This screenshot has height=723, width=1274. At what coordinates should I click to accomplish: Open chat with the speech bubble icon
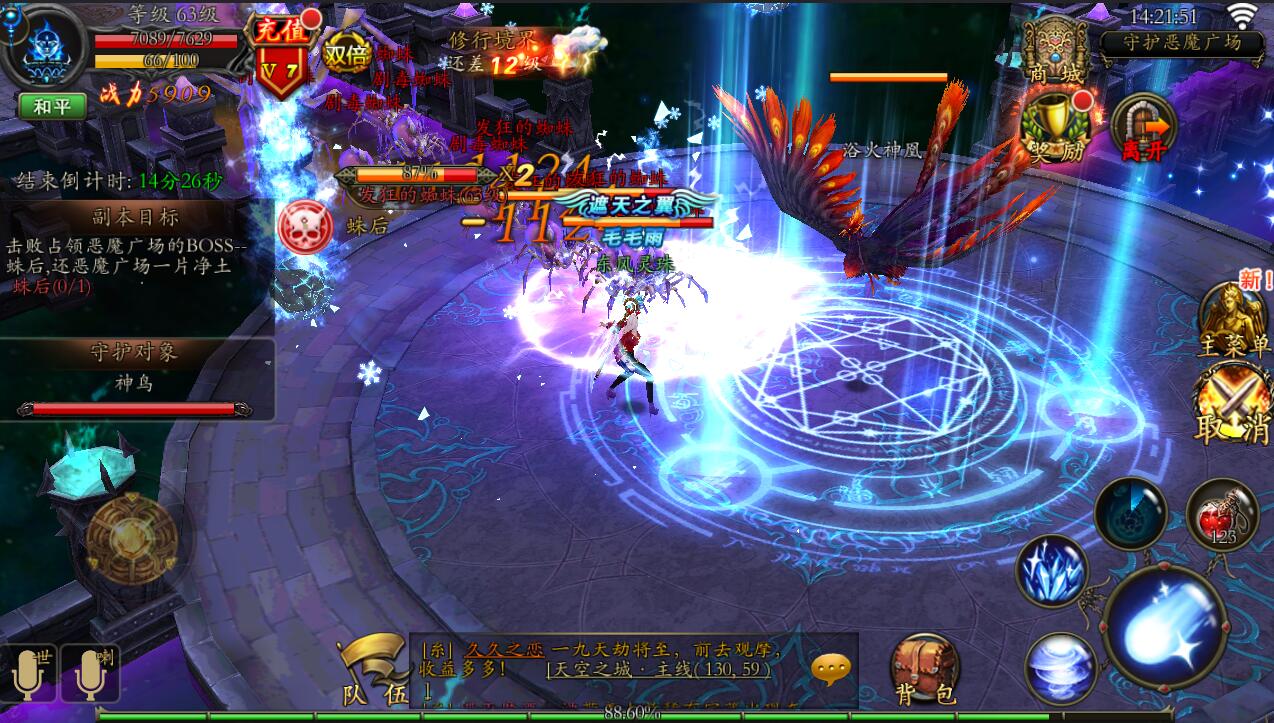coord(832,668)
